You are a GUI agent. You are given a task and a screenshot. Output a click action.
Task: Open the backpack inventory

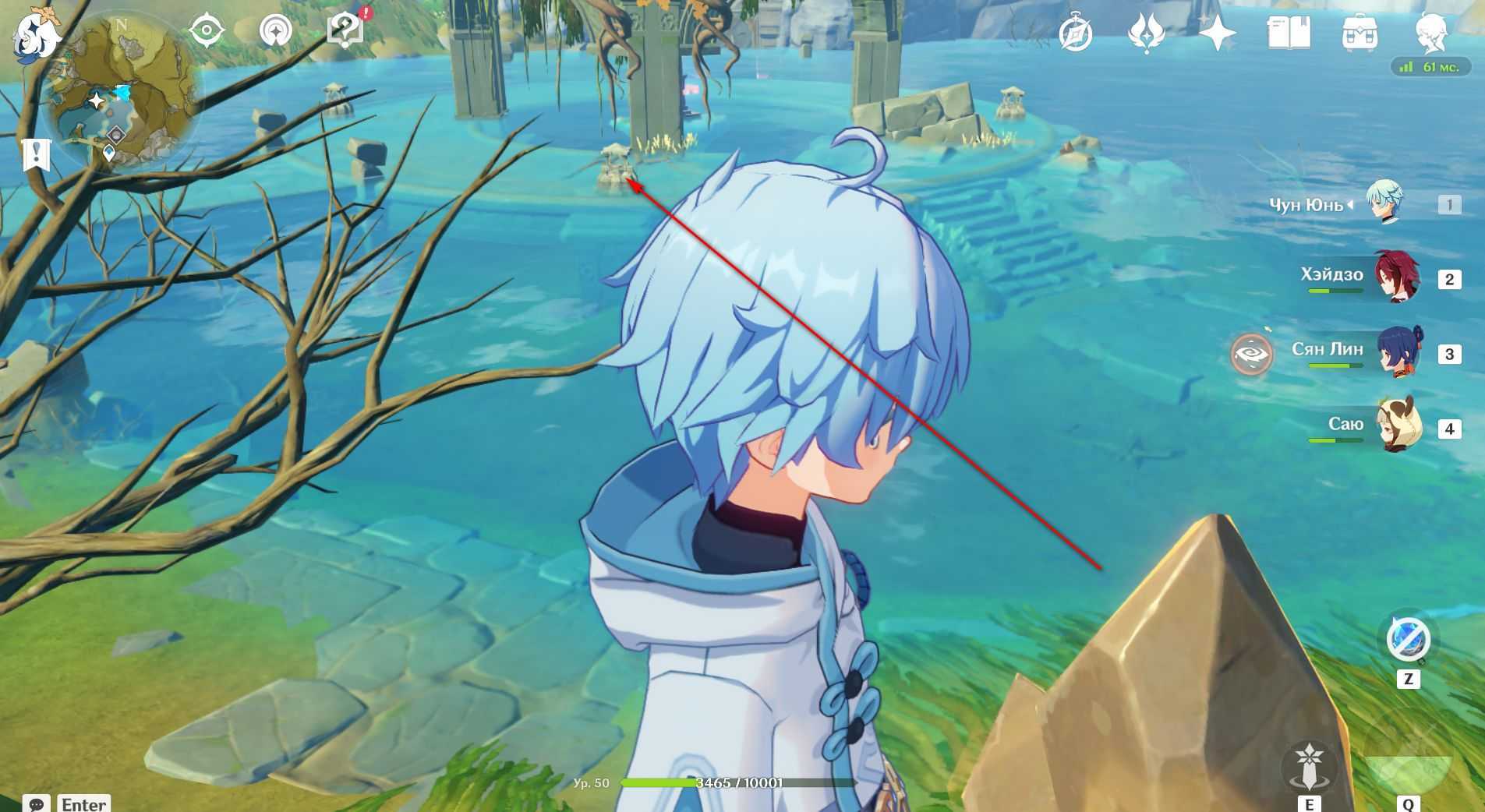point(1359,34)
